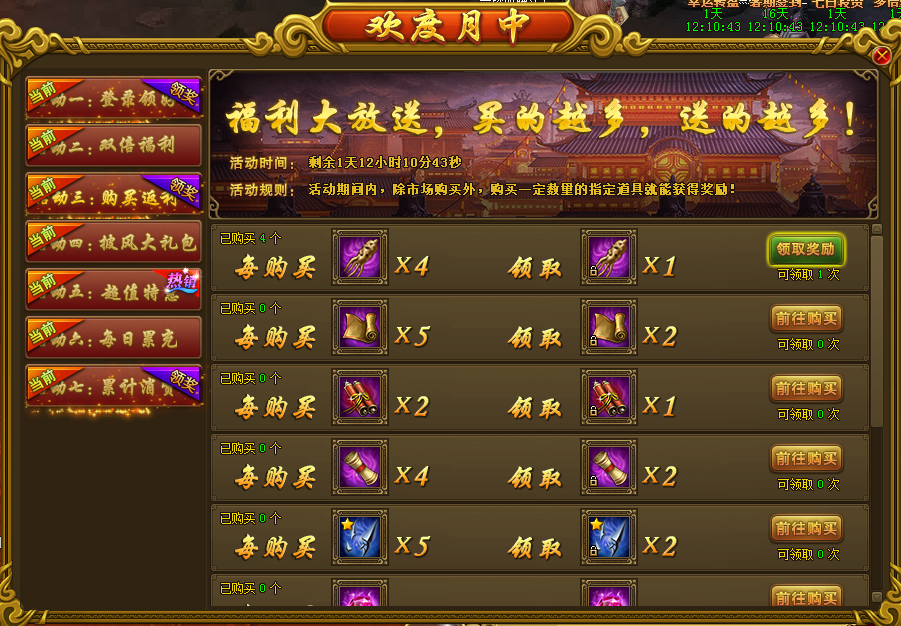
Task: Switch to the 活动六 每日累充 tab
Action: pyautogui.click(x=114, y=338)
